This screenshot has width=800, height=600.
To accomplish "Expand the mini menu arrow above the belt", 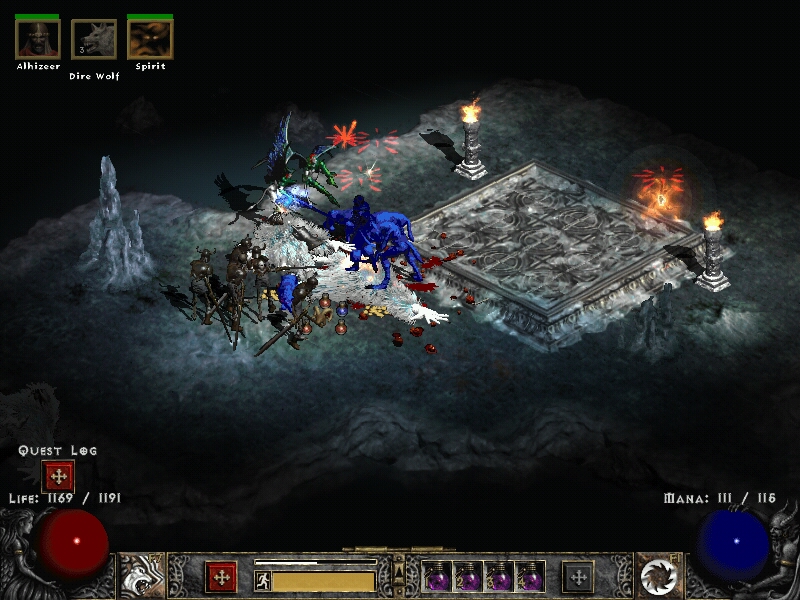I will coord(399,571).
